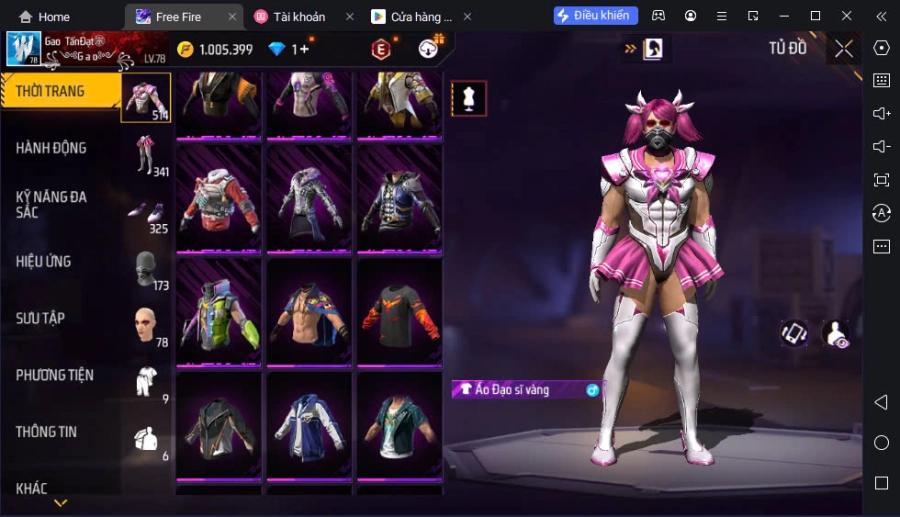The width and height of the screenshot is (900, 517).
Task: Expand the yellow arrow below Khác
Action: (x=61, y=503)
